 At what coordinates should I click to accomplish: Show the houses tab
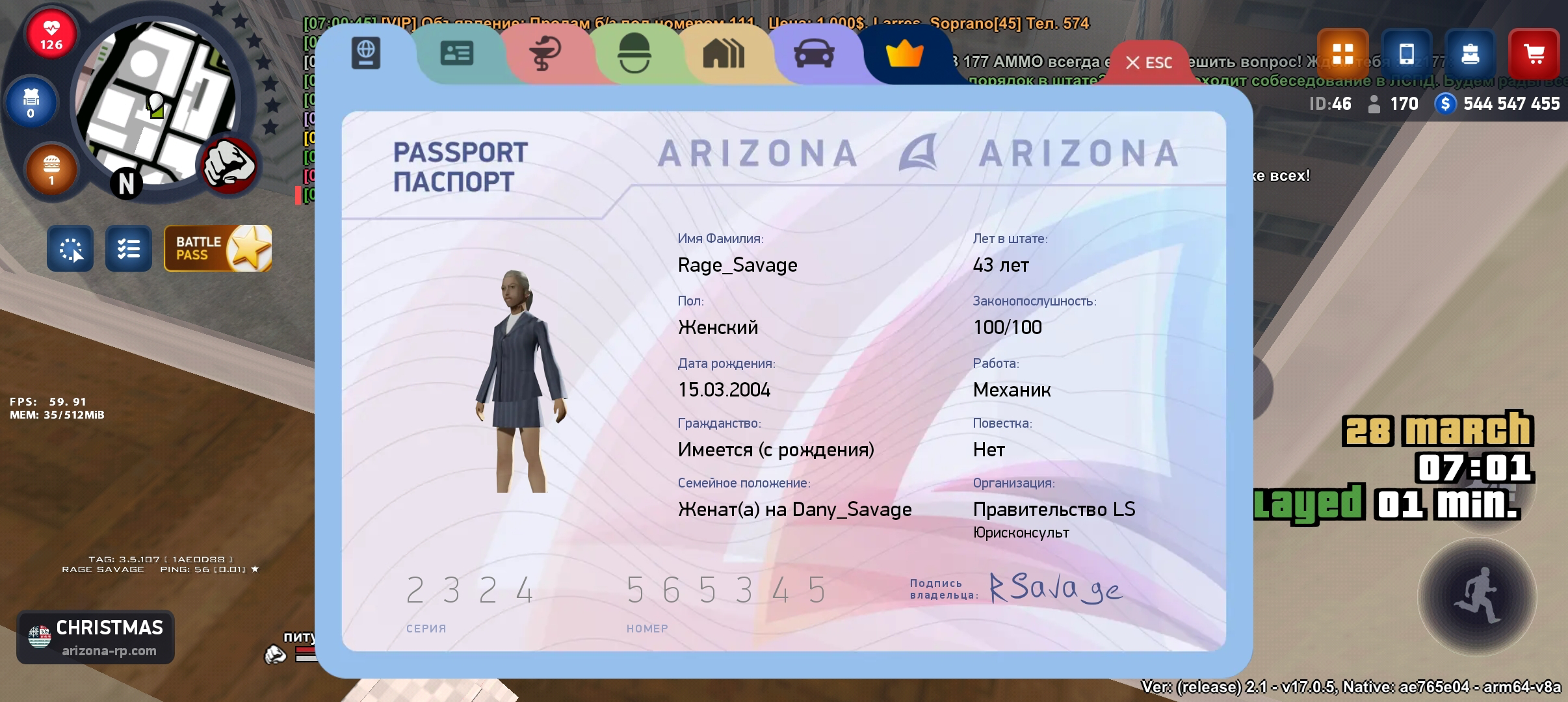point(724,54)
